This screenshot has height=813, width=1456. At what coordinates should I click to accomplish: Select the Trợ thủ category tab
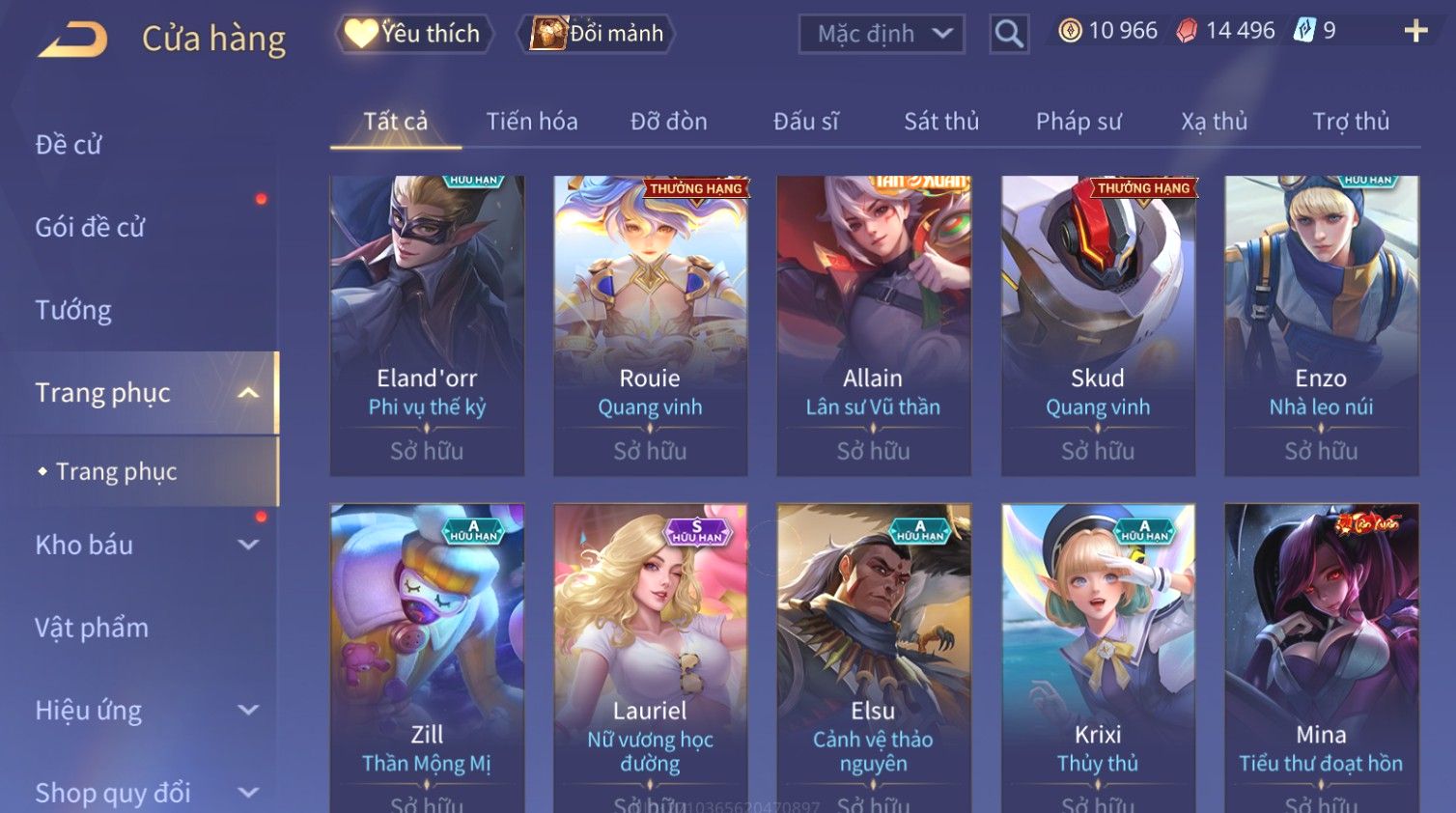(x=1351, y=122)
